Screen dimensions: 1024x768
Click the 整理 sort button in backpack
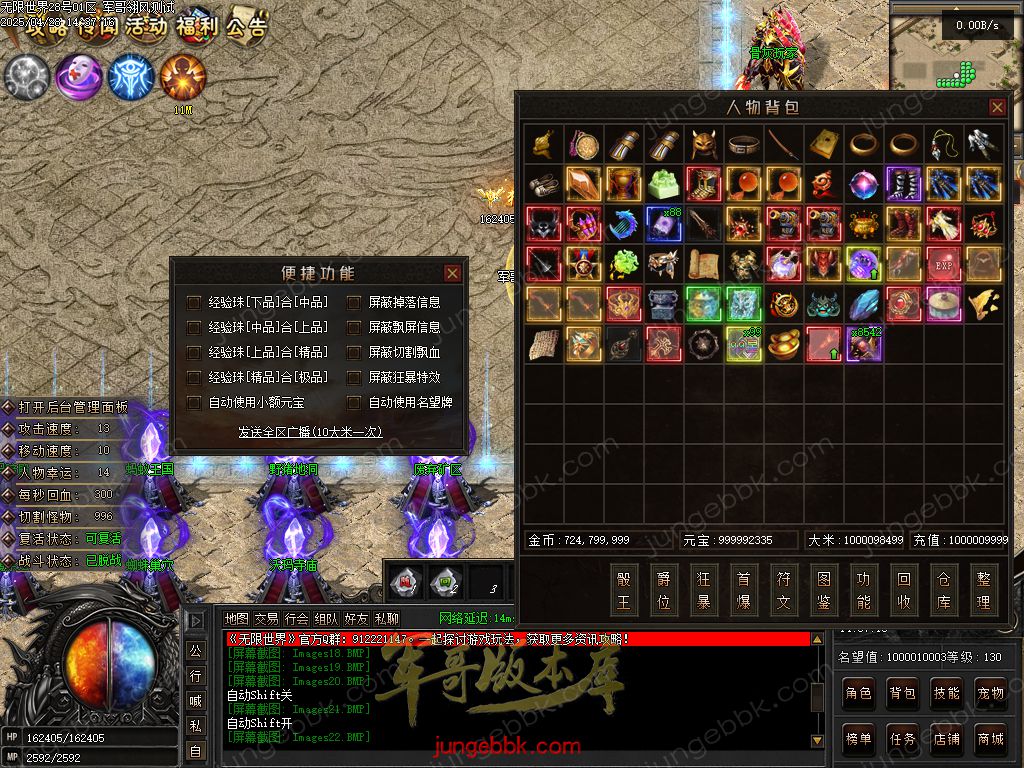point(984,590)
